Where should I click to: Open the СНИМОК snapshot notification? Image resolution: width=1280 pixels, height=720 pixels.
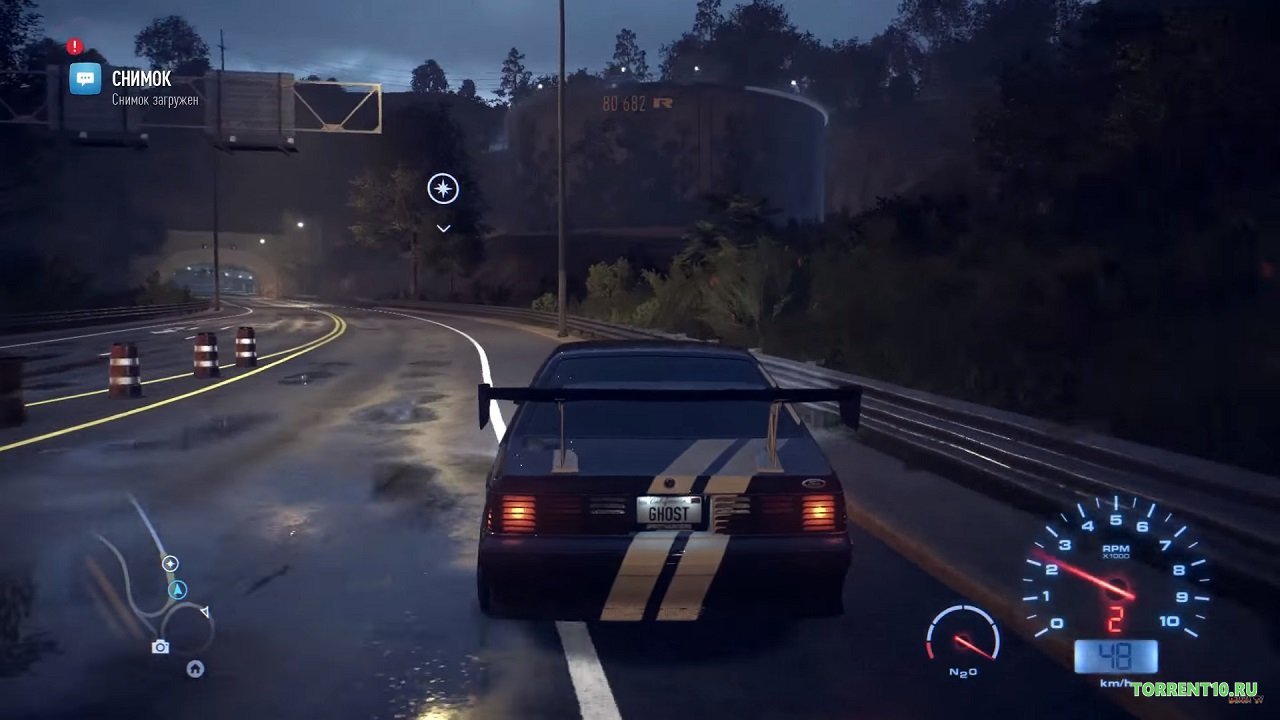pyautogui.click(x=141, y=79)
